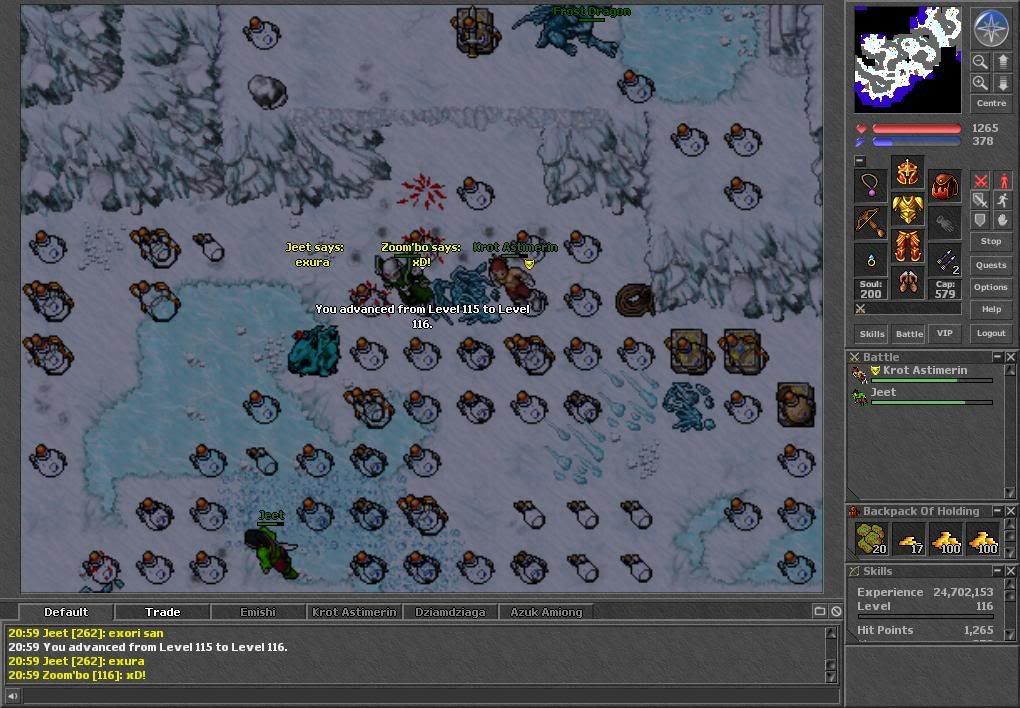Image resolution: width=1020 pixels, height=708 pixels.
Task: Open the red backpack equipment slot
Action: pos(944,185)
